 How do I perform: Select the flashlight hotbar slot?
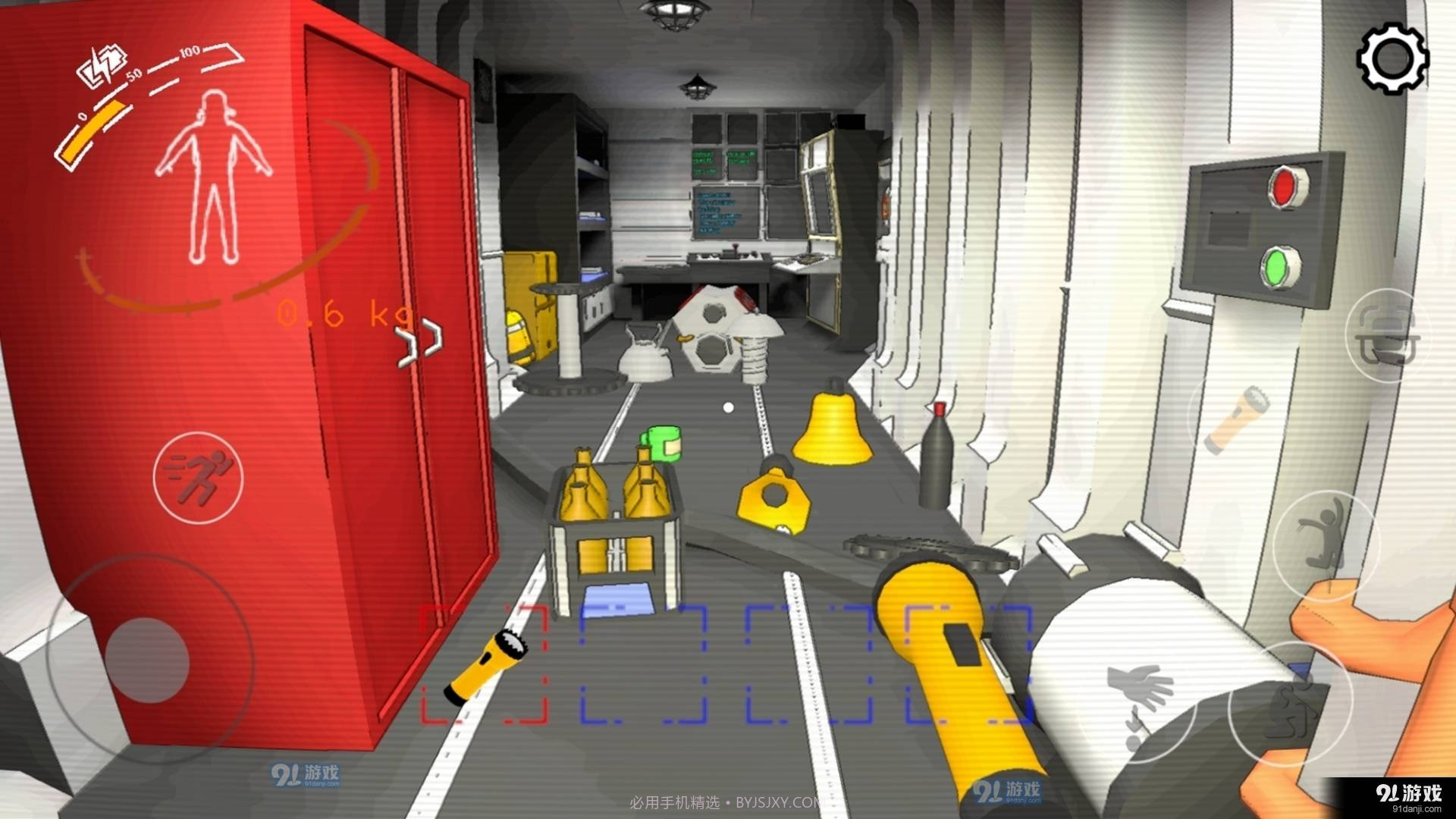(x=485, y=663)
